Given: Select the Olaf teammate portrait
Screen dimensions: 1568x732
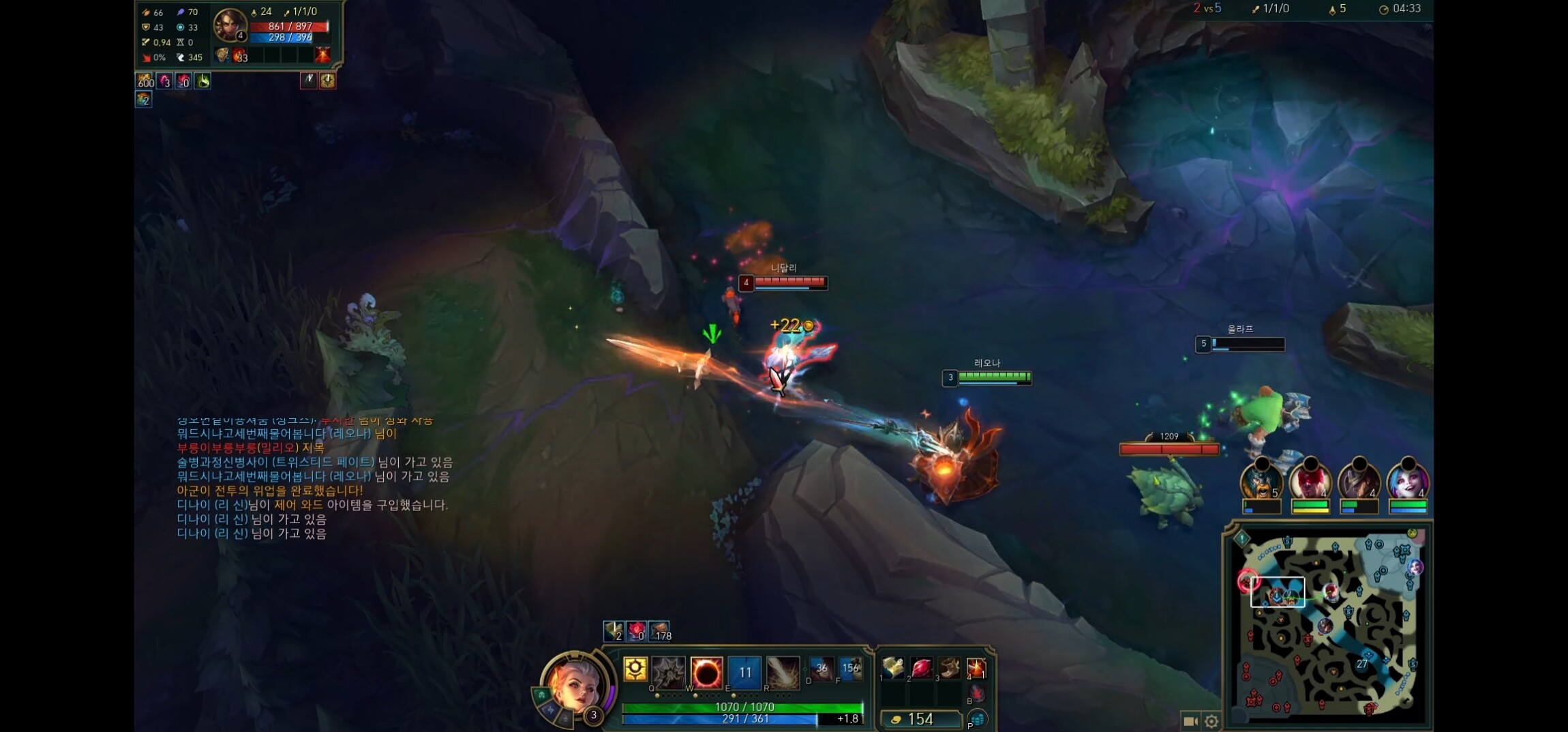Looking at the screenshot, I should pyautogui.click(x=1261, y=481).
